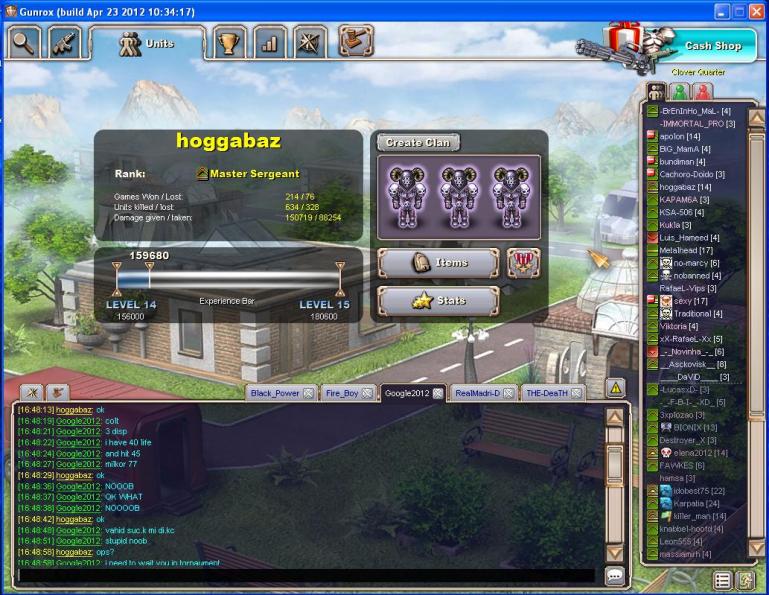Open the Items menu
Image resolution: width=769 pixels, height=595 pixels.
438,262
